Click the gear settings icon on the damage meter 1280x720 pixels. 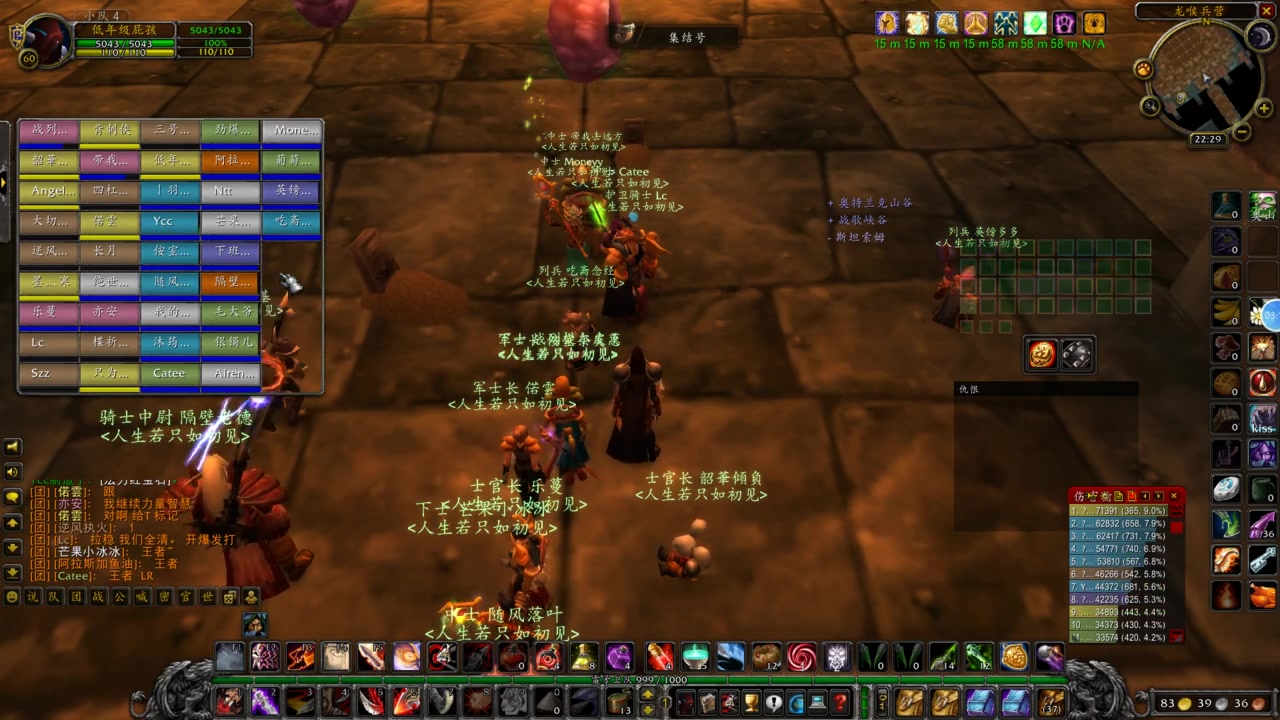coord(1105,496)
